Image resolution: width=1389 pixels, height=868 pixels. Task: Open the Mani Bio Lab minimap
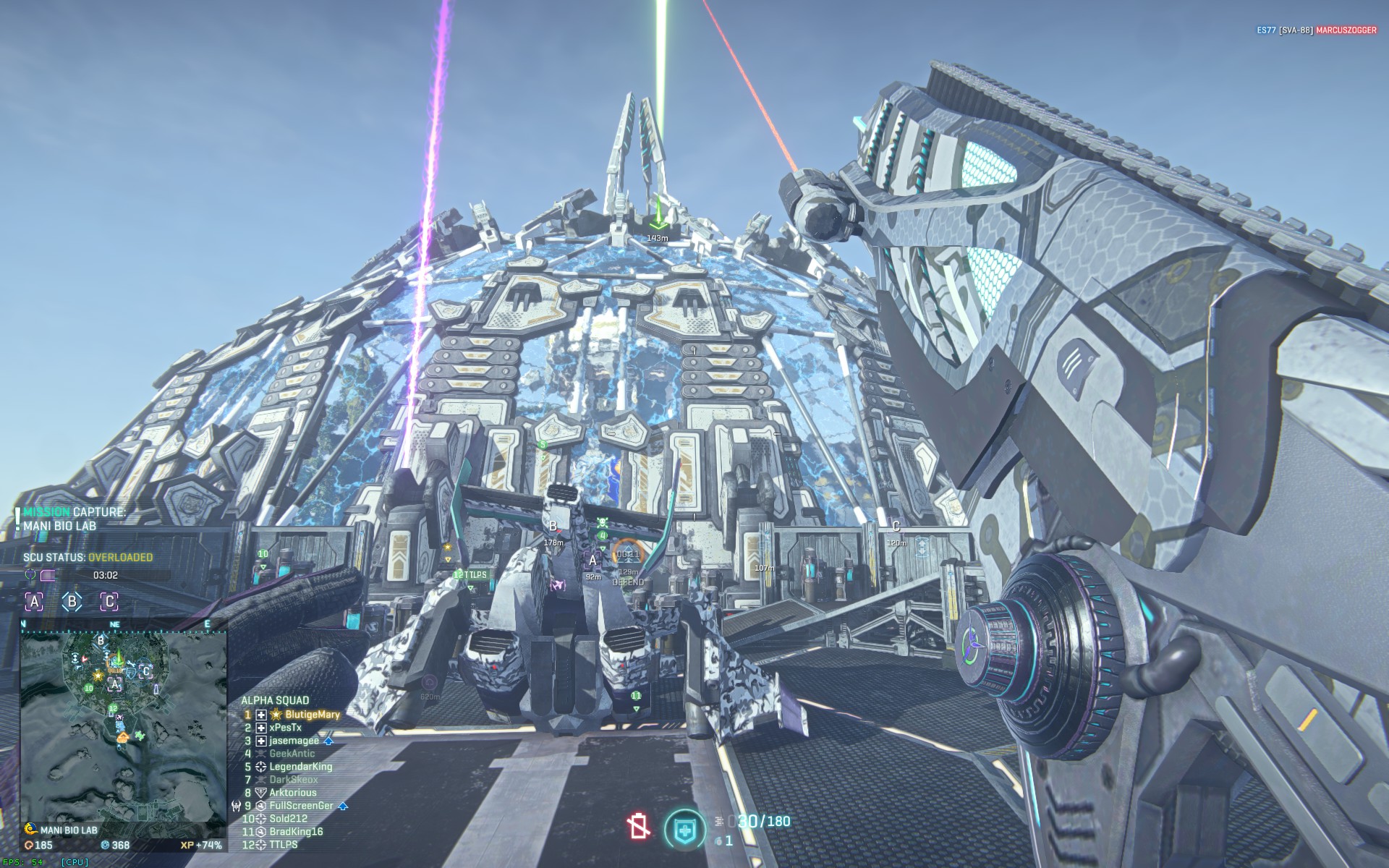(123, 726)
